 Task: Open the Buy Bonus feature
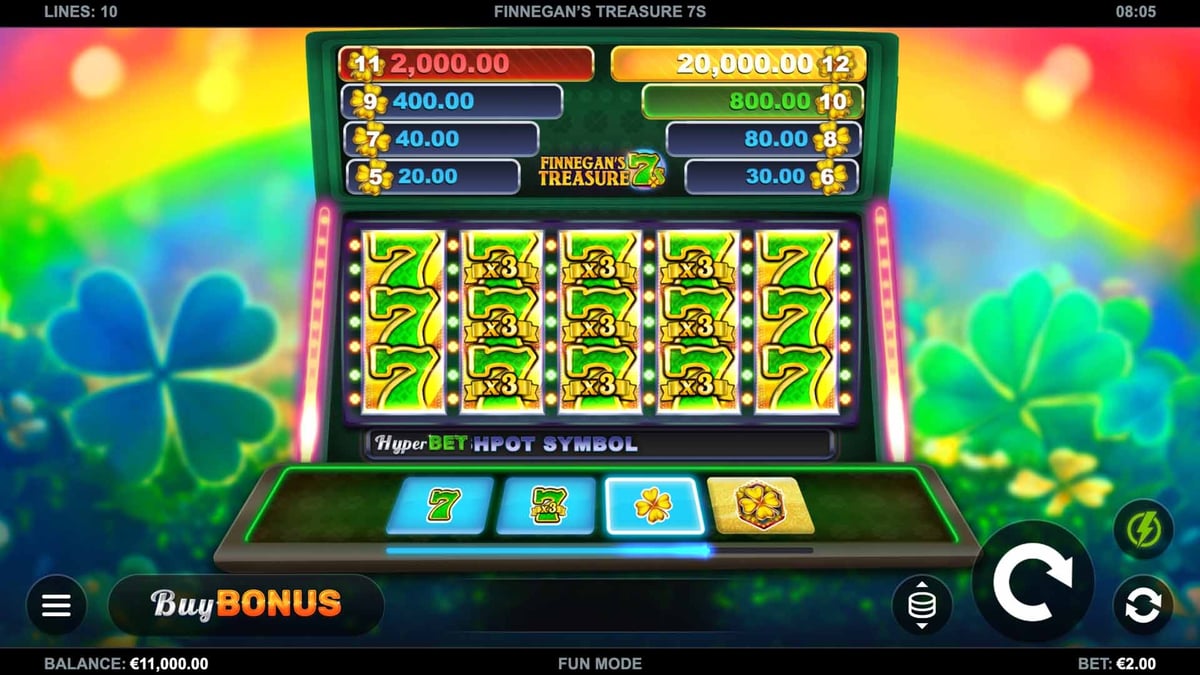[246, 604]
